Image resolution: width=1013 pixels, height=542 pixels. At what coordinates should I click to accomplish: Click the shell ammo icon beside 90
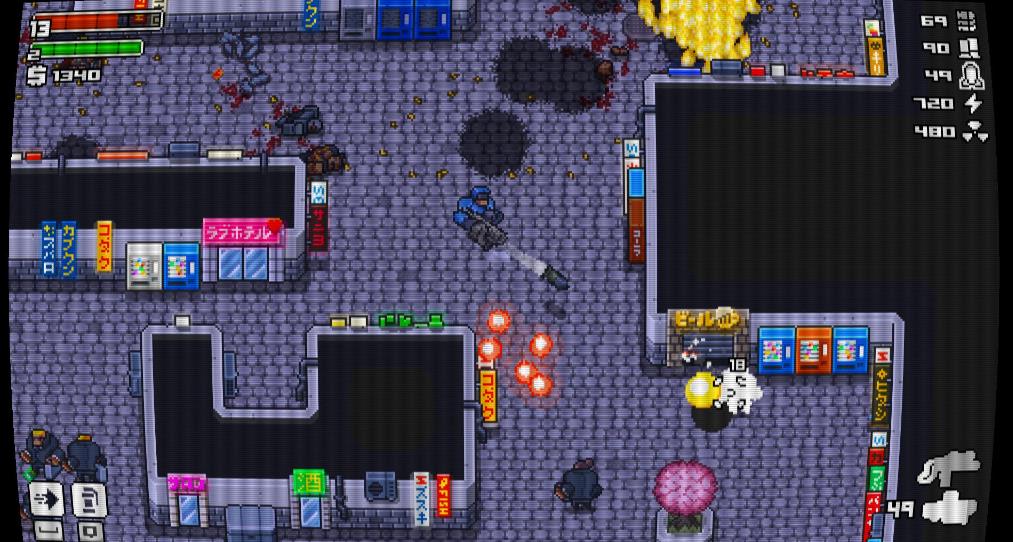click(968, 47)
